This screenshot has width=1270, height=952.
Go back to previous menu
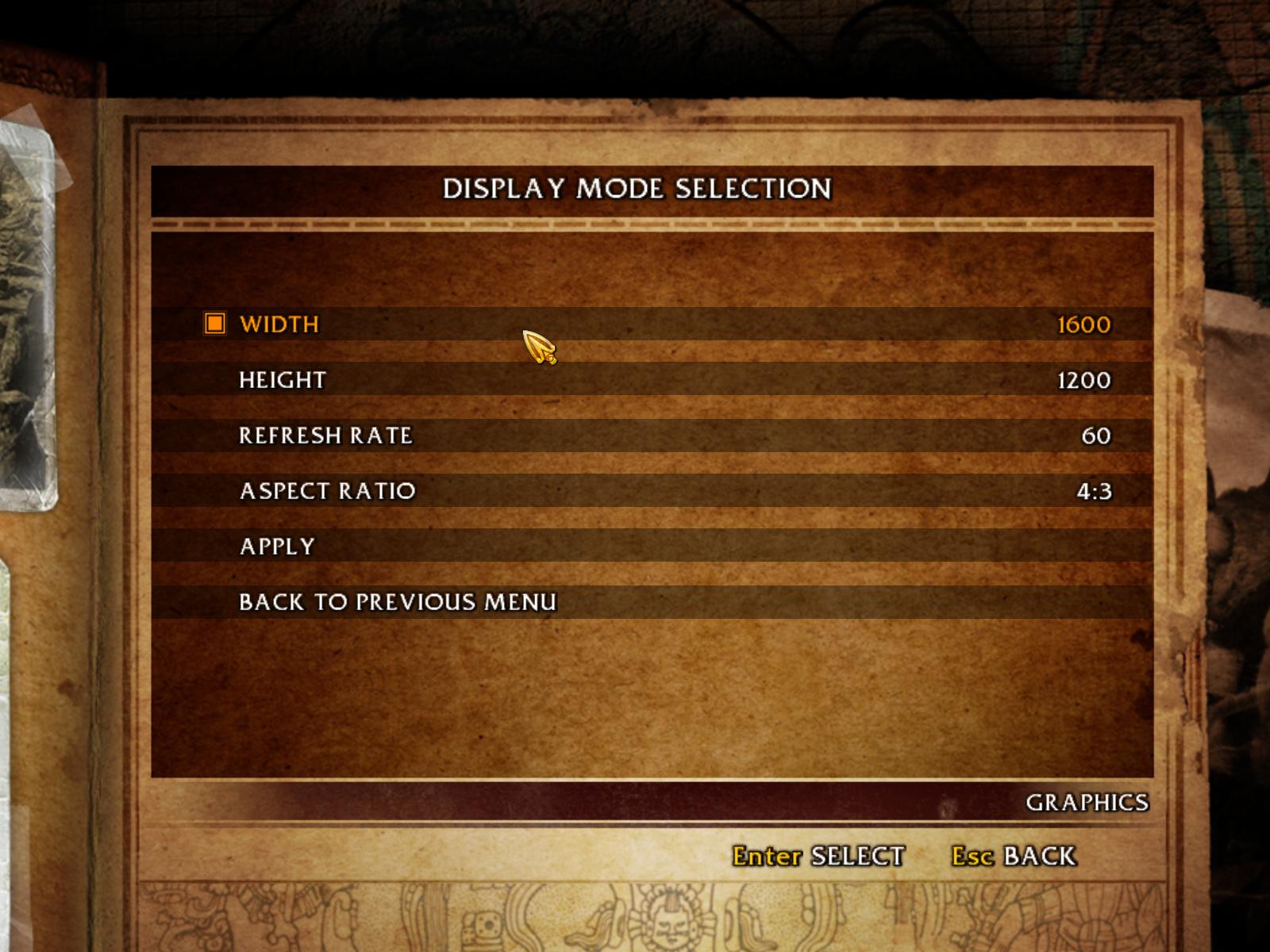(398, 602)
